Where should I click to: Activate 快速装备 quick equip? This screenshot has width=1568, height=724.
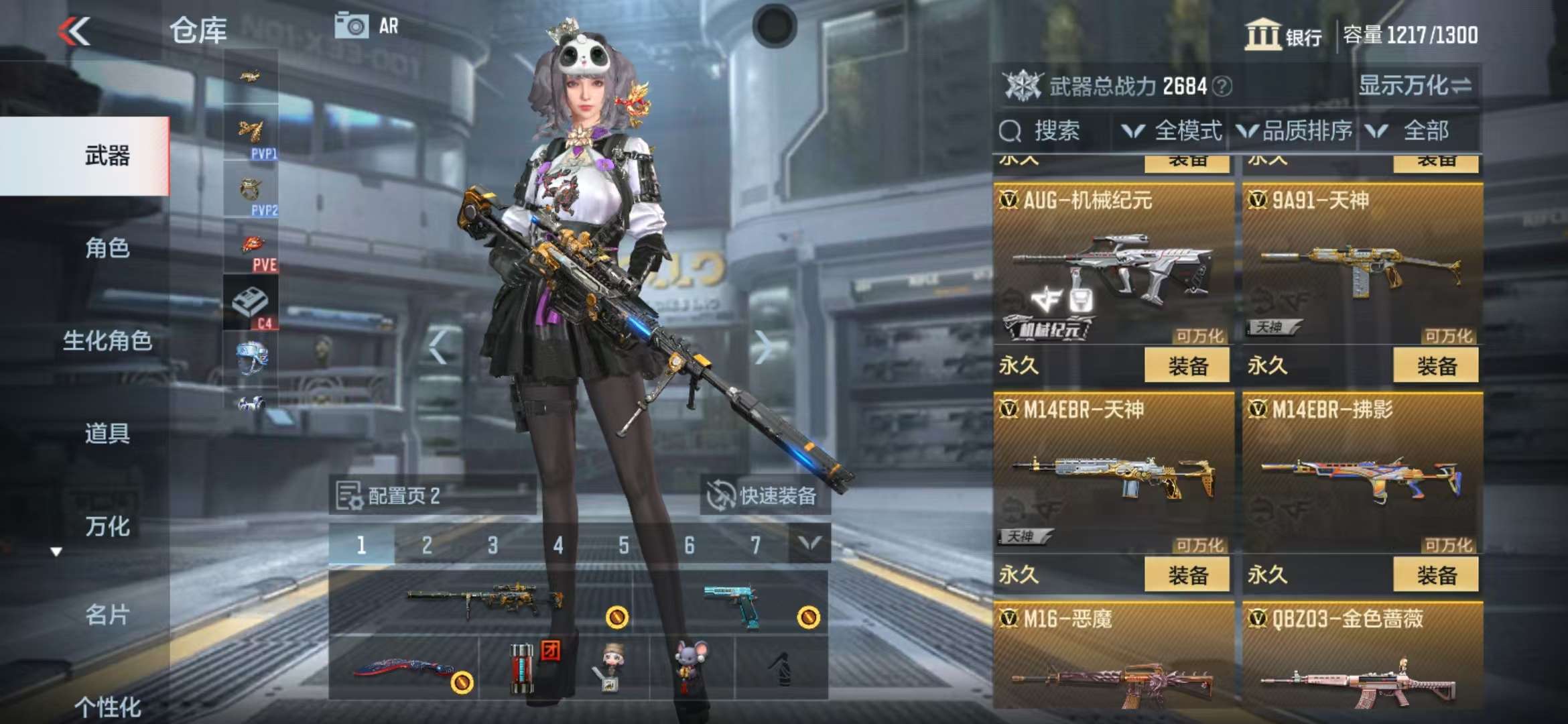point(765,496)
